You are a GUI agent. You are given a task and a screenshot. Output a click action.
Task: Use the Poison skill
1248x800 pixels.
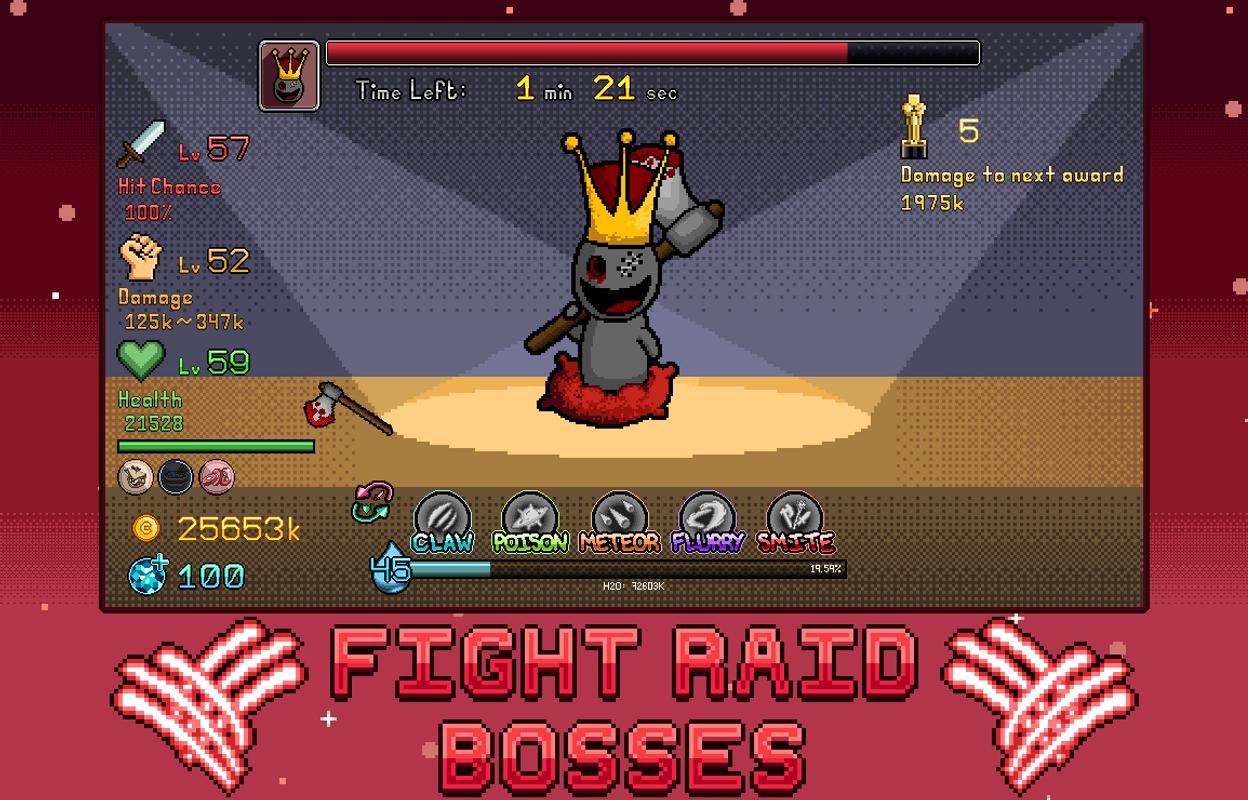(x=530, y=518)
